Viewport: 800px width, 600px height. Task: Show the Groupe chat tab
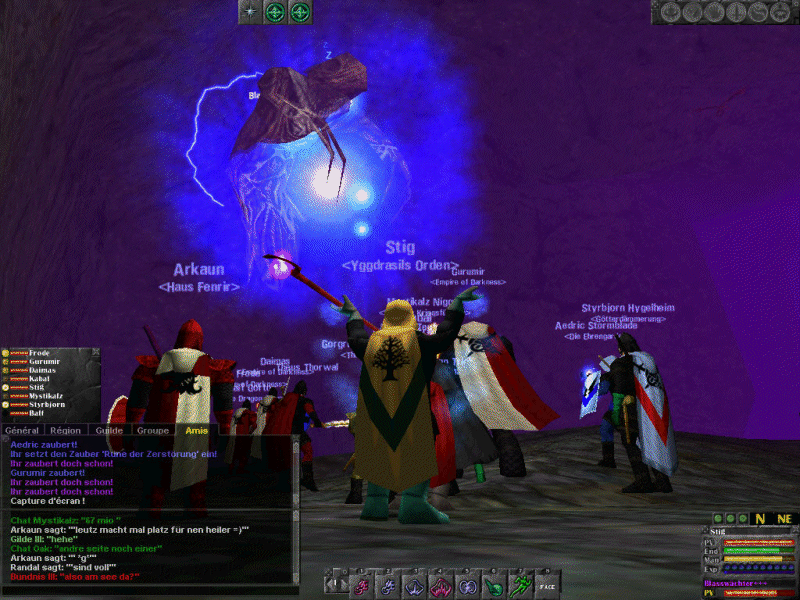152,430
